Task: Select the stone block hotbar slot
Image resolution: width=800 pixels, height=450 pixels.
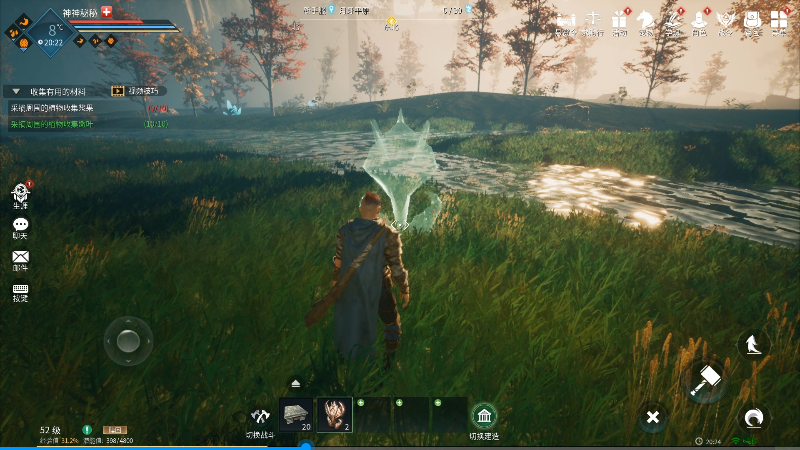Action: tap(296, 414)
